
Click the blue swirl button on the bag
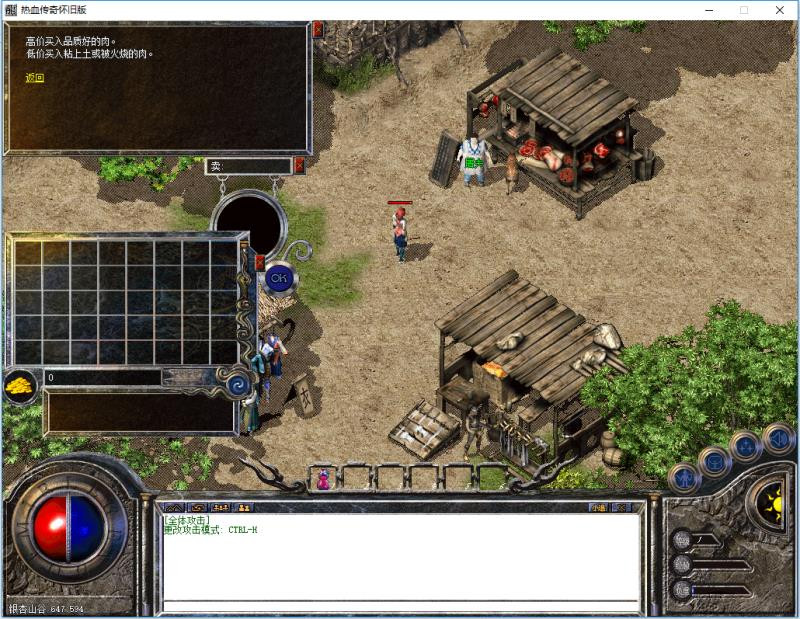coord(238,383)
